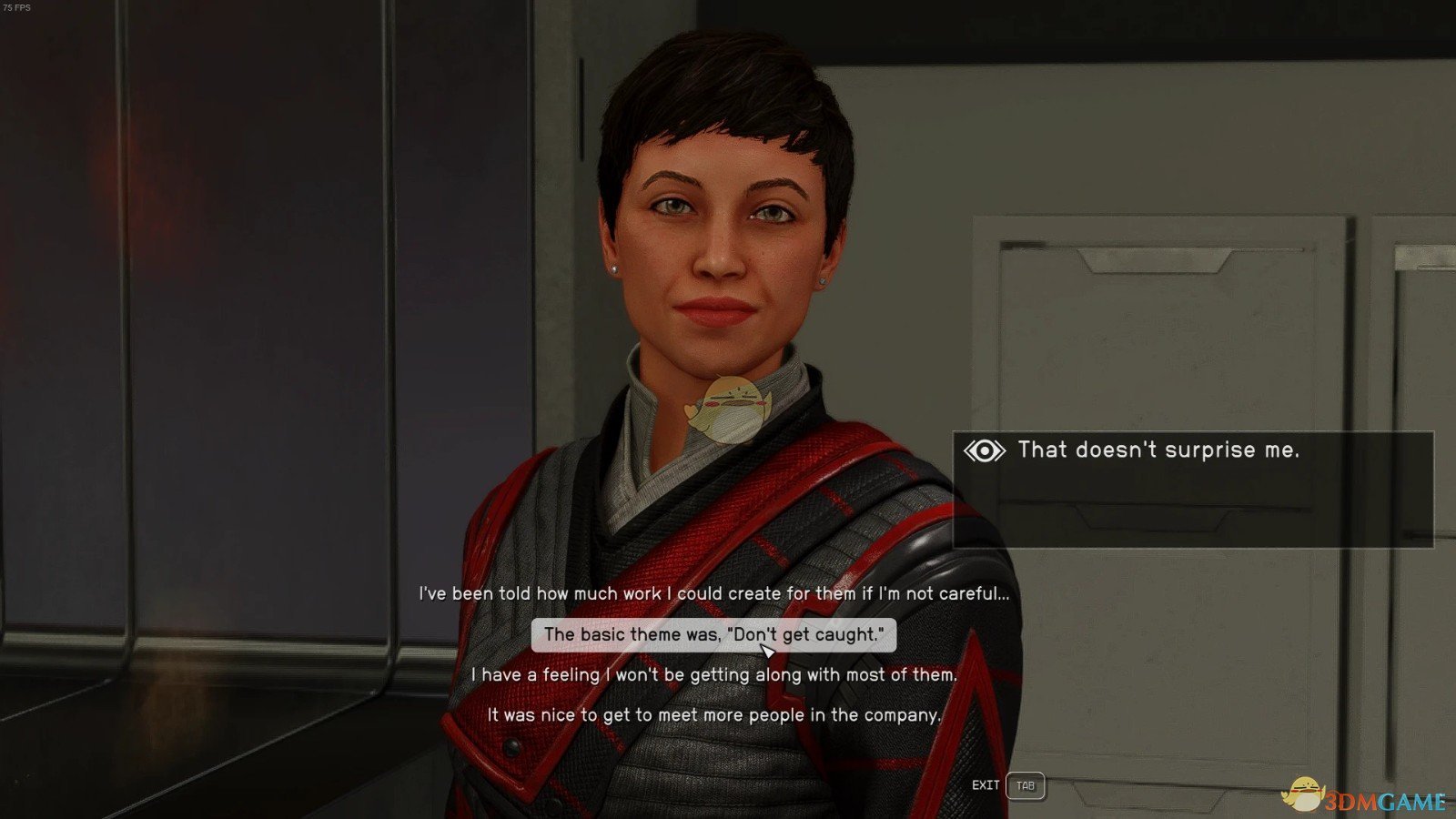Select the "Don't get caught" dialogue reply
1456x819 pixels.
click(x=713, y=635)
